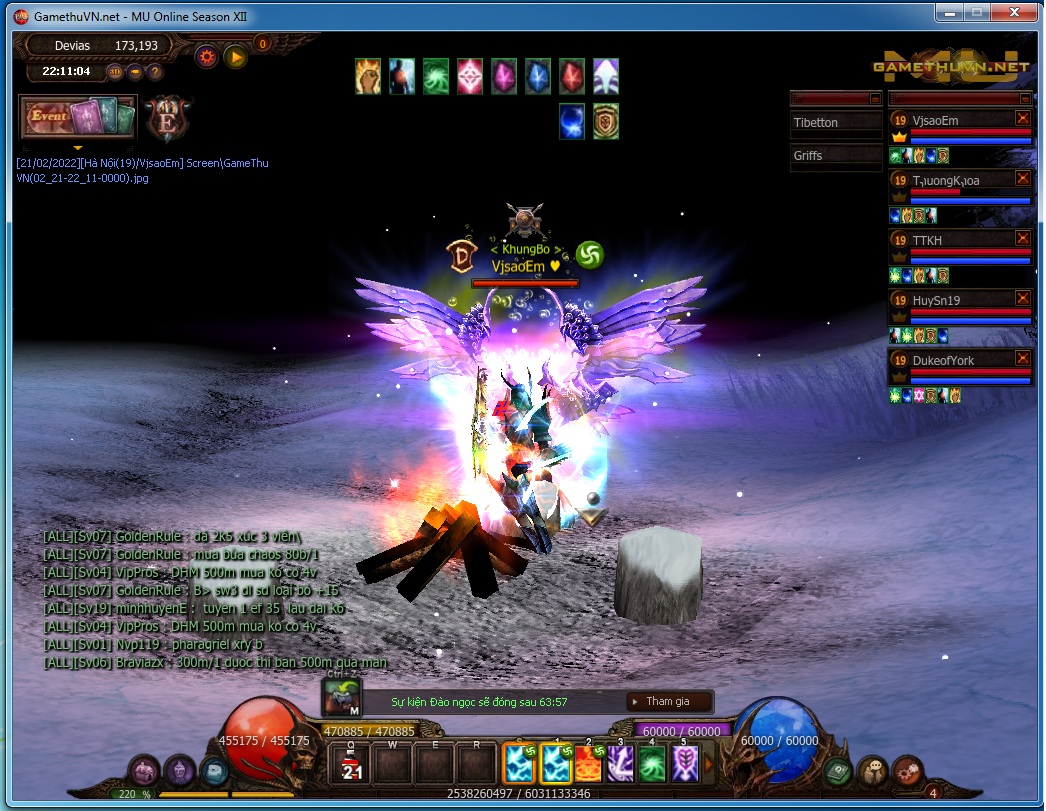Image resolution: width=1046 pixels, height=811 pixels.
Task: Select the Griffs entry in the list
Action: 808,156
